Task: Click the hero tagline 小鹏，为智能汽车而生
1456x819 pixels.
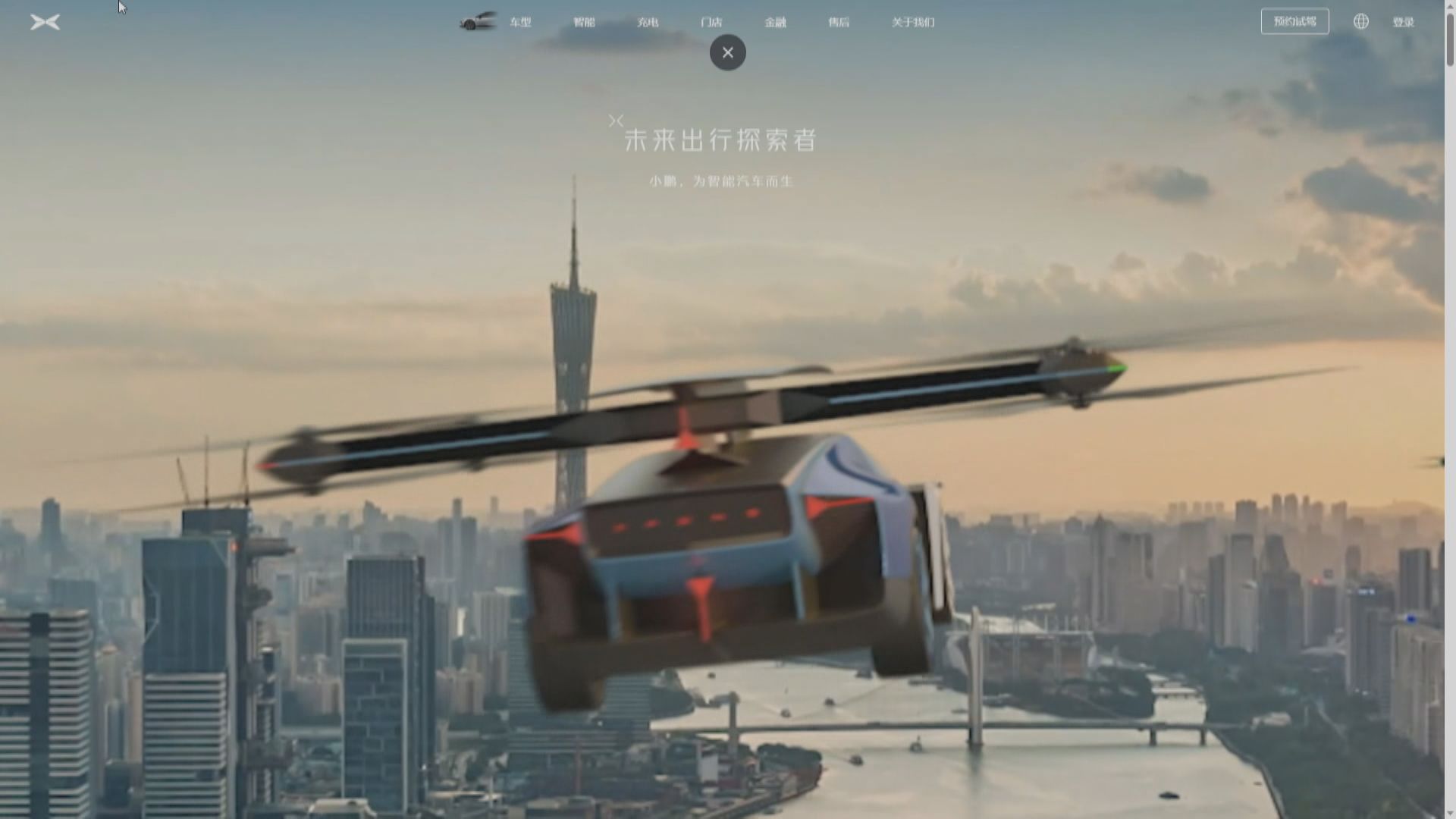Action: (720, 181)
